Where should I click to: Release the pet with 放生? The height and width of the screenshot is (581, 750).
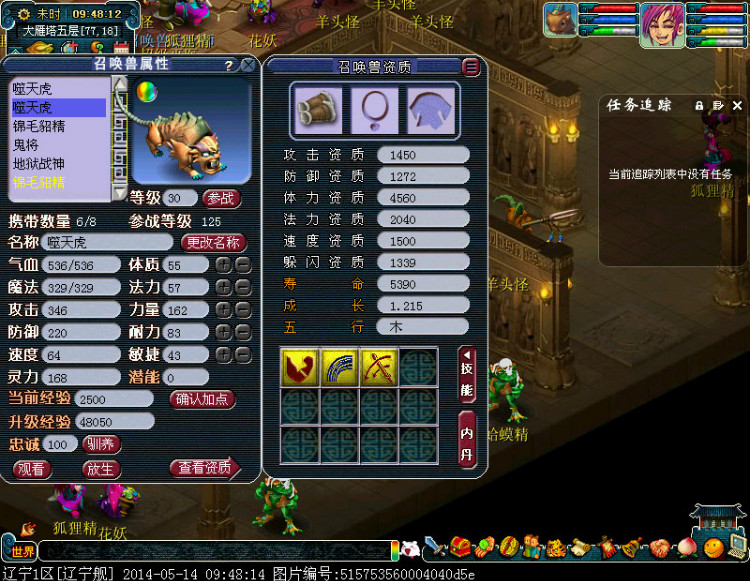[99, 468]
